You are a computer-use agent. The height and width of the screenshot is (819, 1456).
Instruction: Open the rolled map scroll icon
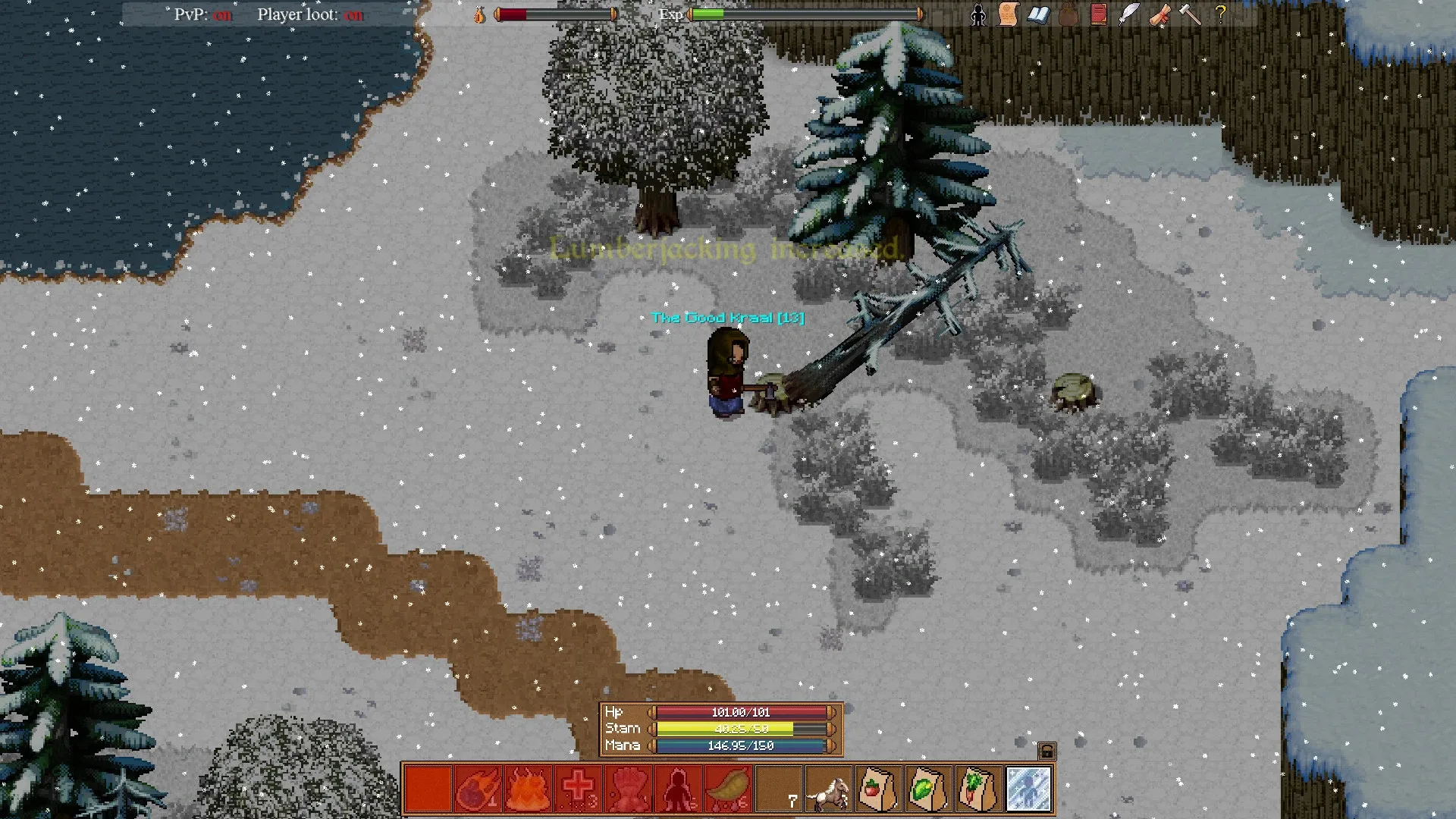(x=1159, y=14)
